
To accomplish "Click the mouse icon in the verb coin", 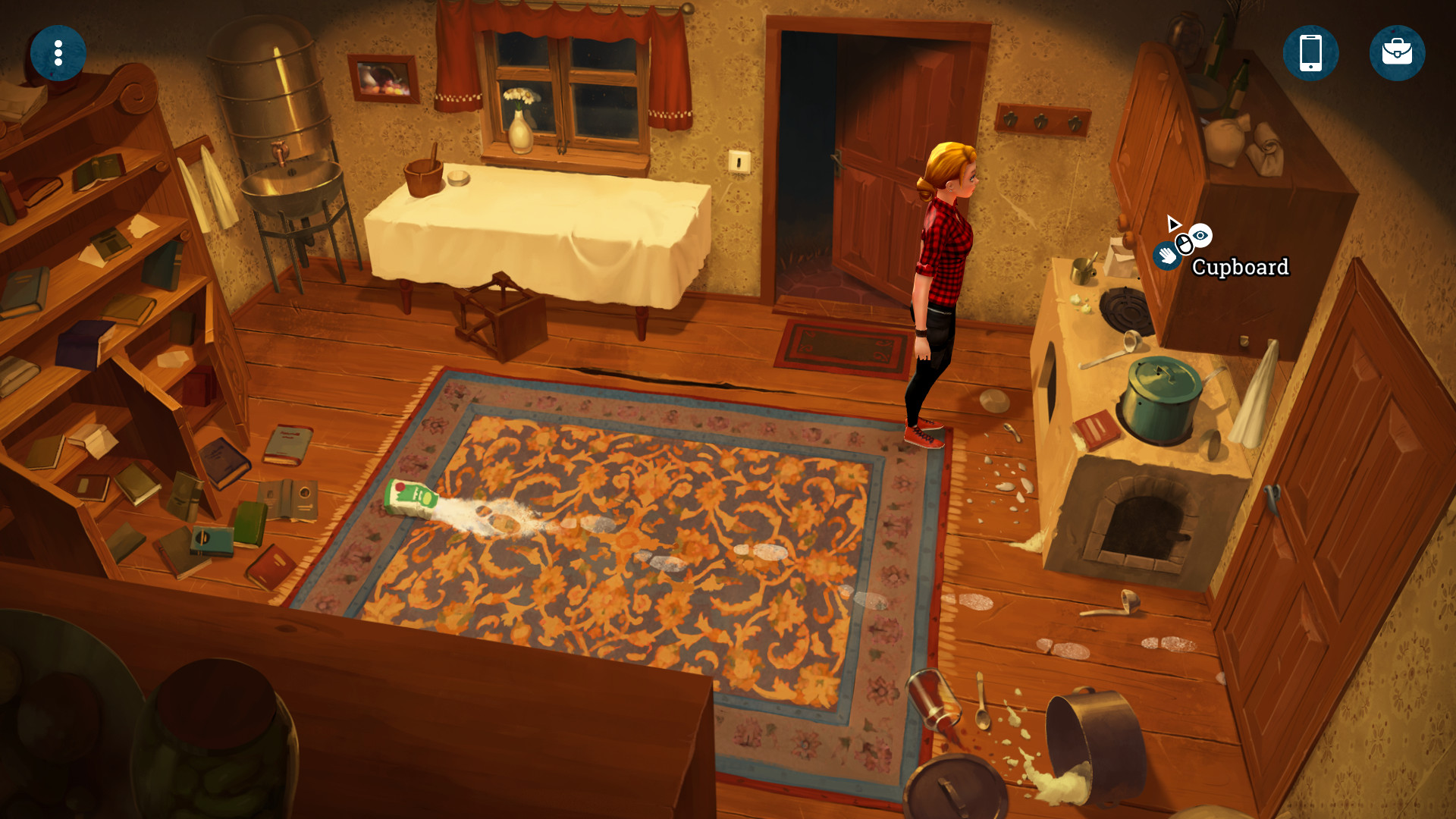I will click(1186, 244).
